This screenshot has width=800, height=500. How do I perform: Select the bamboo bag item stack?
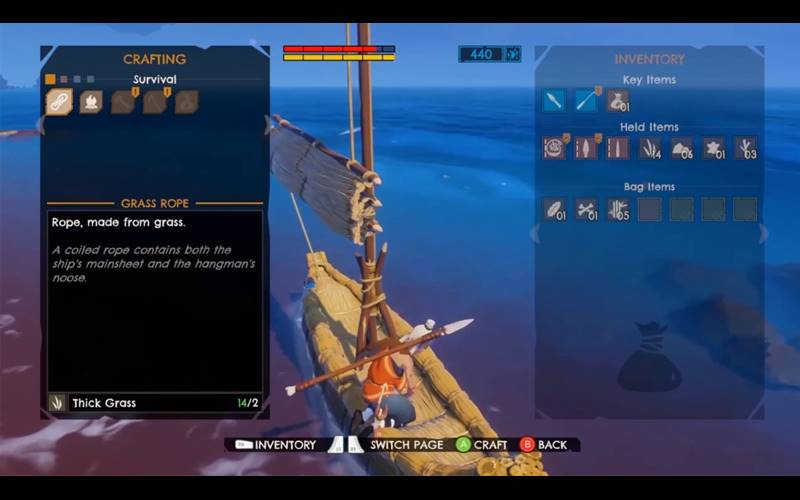click(618, 209)
